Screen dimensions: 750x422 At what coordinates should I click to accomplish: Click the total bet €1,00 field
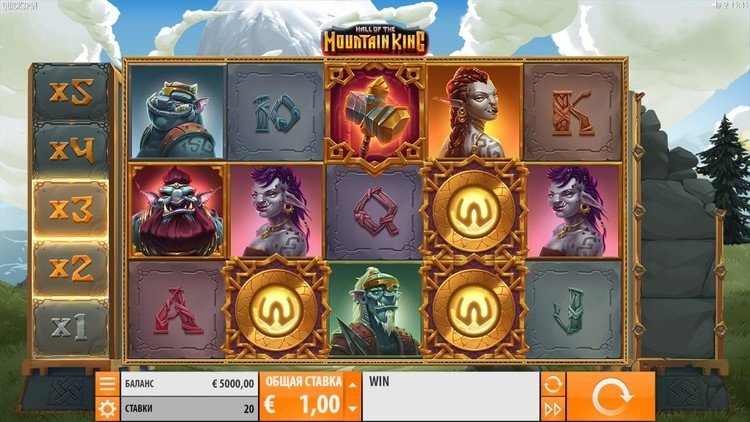301,398
